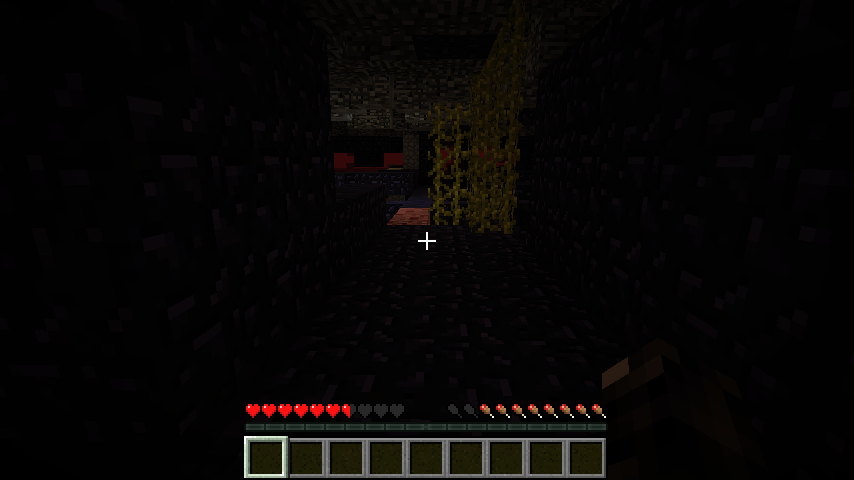Select the highlighted active hotbar slot
The width and height of the screenshot is (854, 480).
pyautogui.click(x=266, y=458)
